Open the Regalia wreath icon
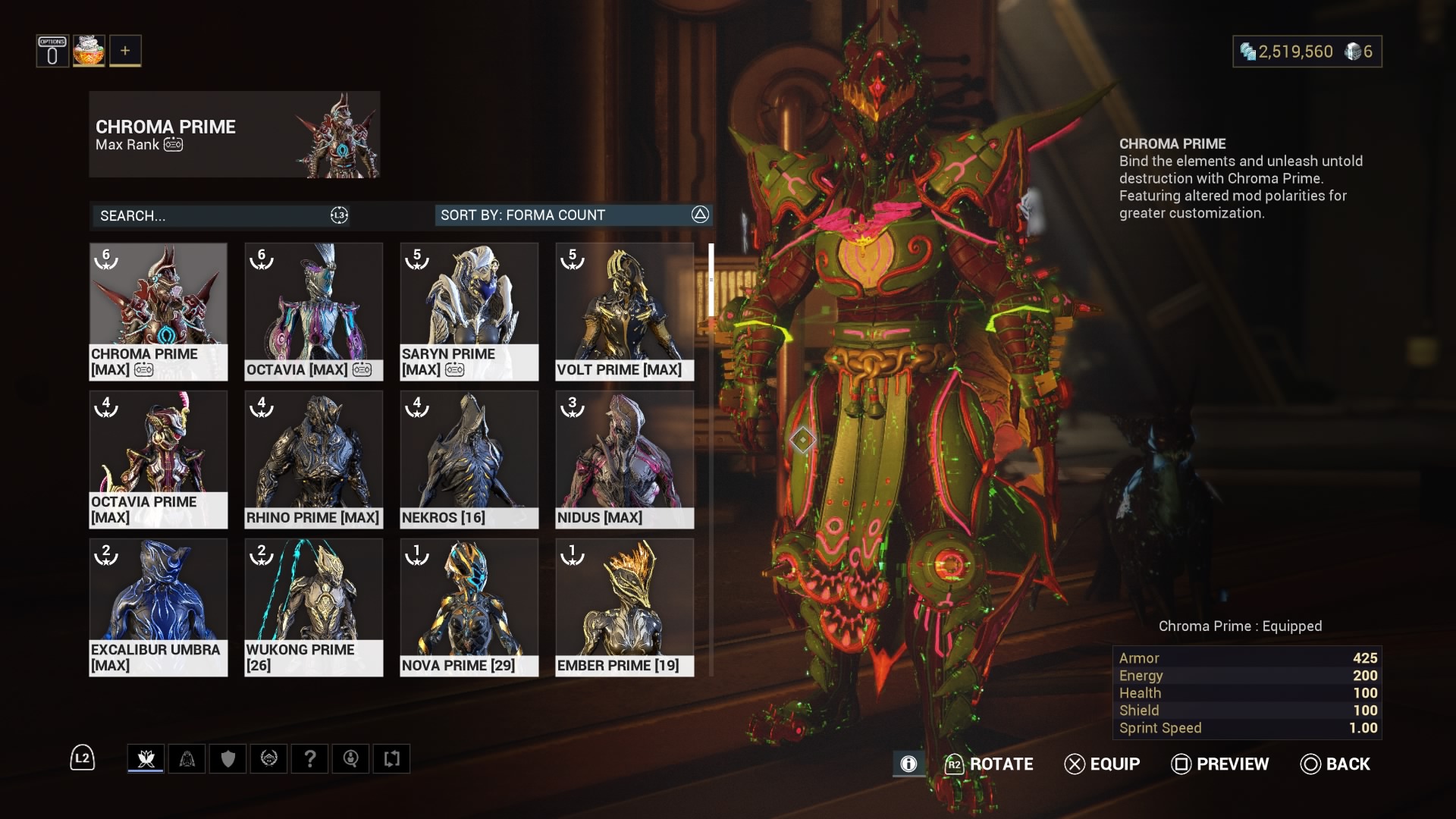This screenshot has height=819, width=1456. click(269, 758)
